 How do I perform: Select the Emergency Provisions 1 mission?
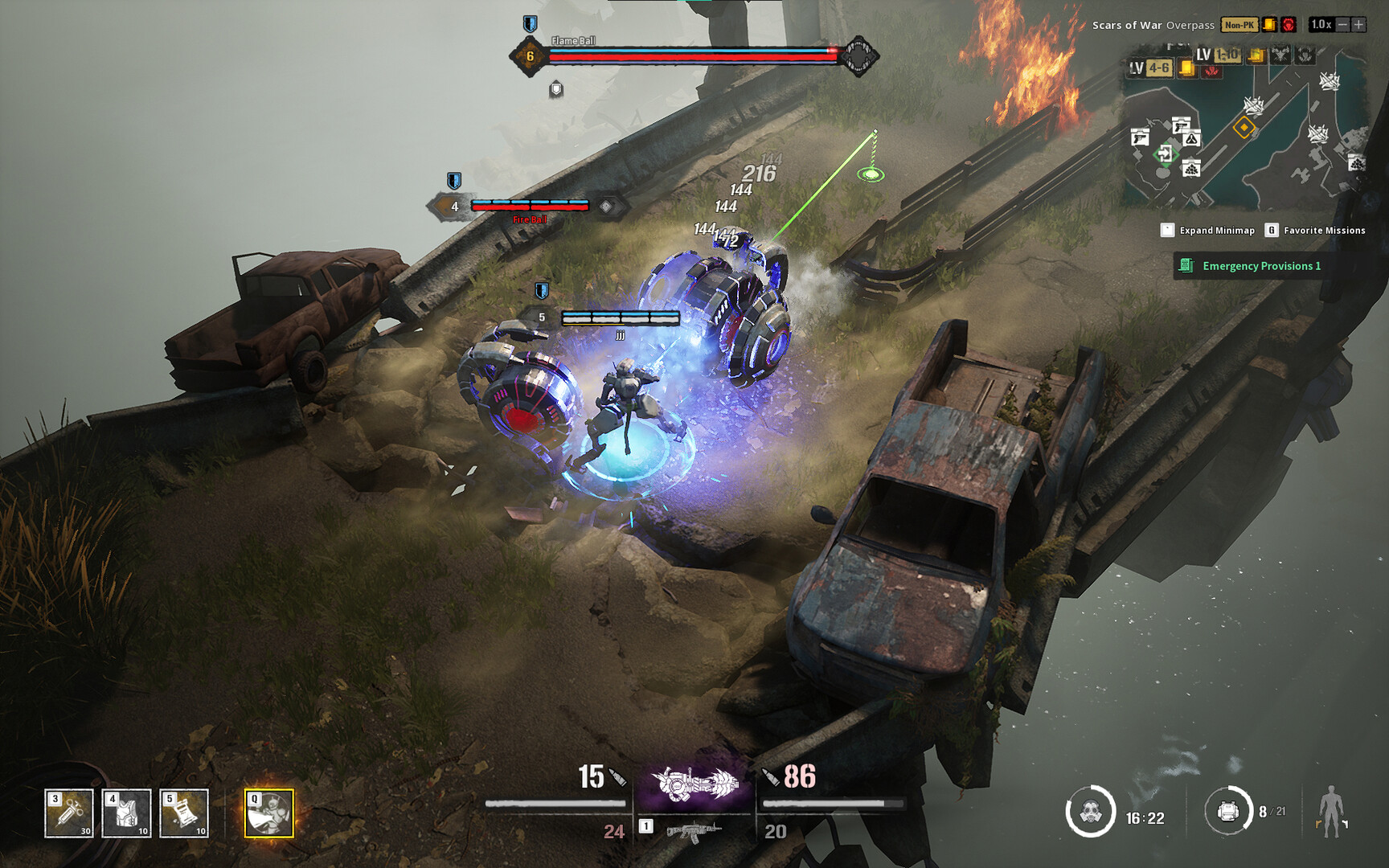tap(1264, 266)
